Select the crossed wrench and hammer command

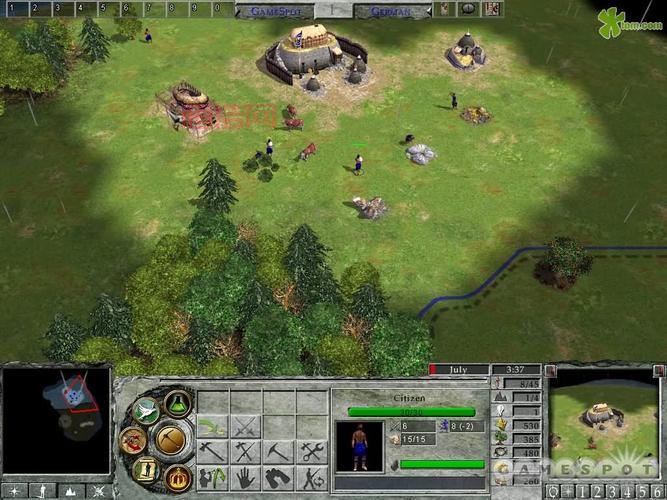point(313,452)
